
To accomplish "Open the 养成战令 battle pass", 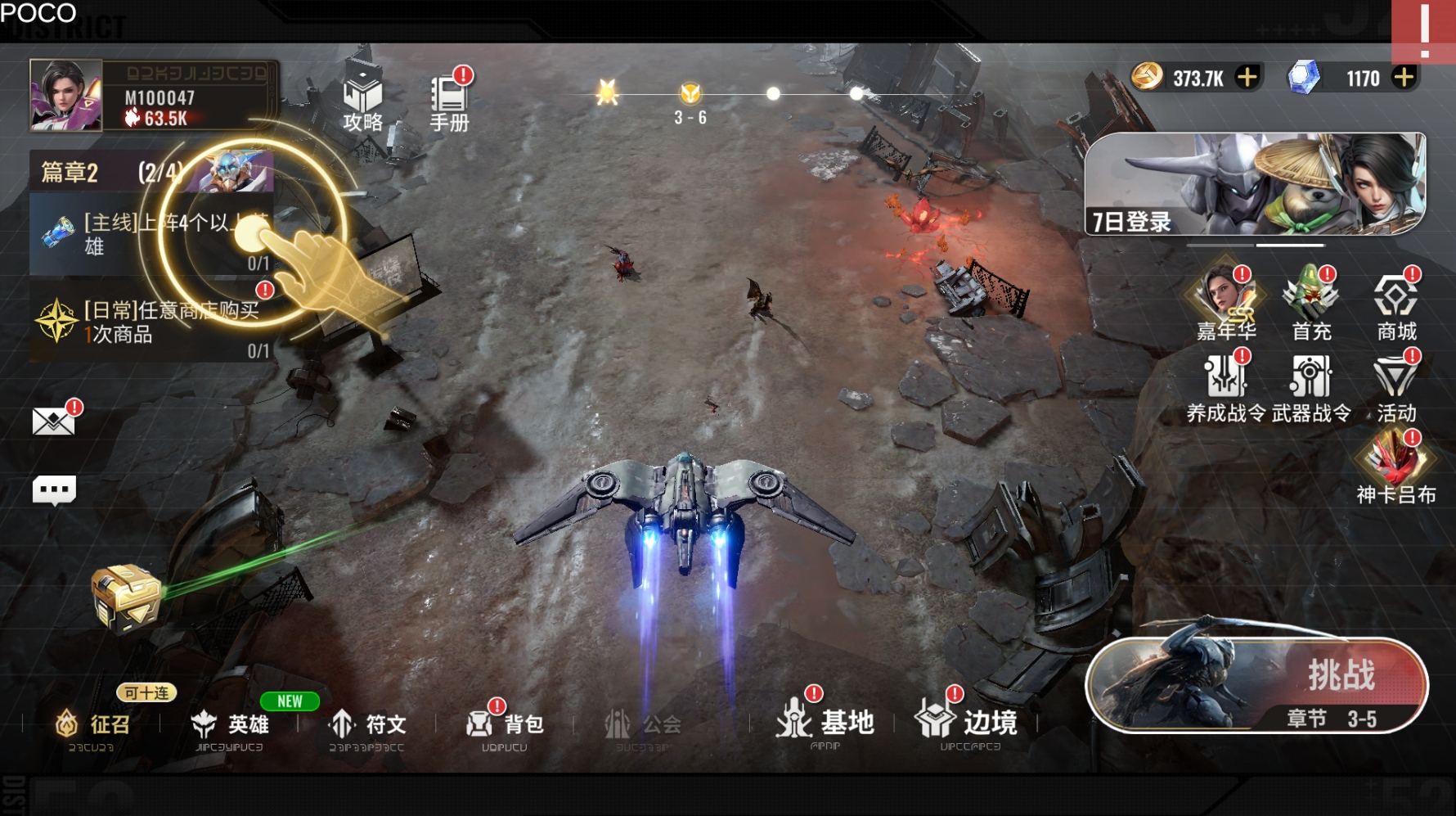I will coord(1225,386).
